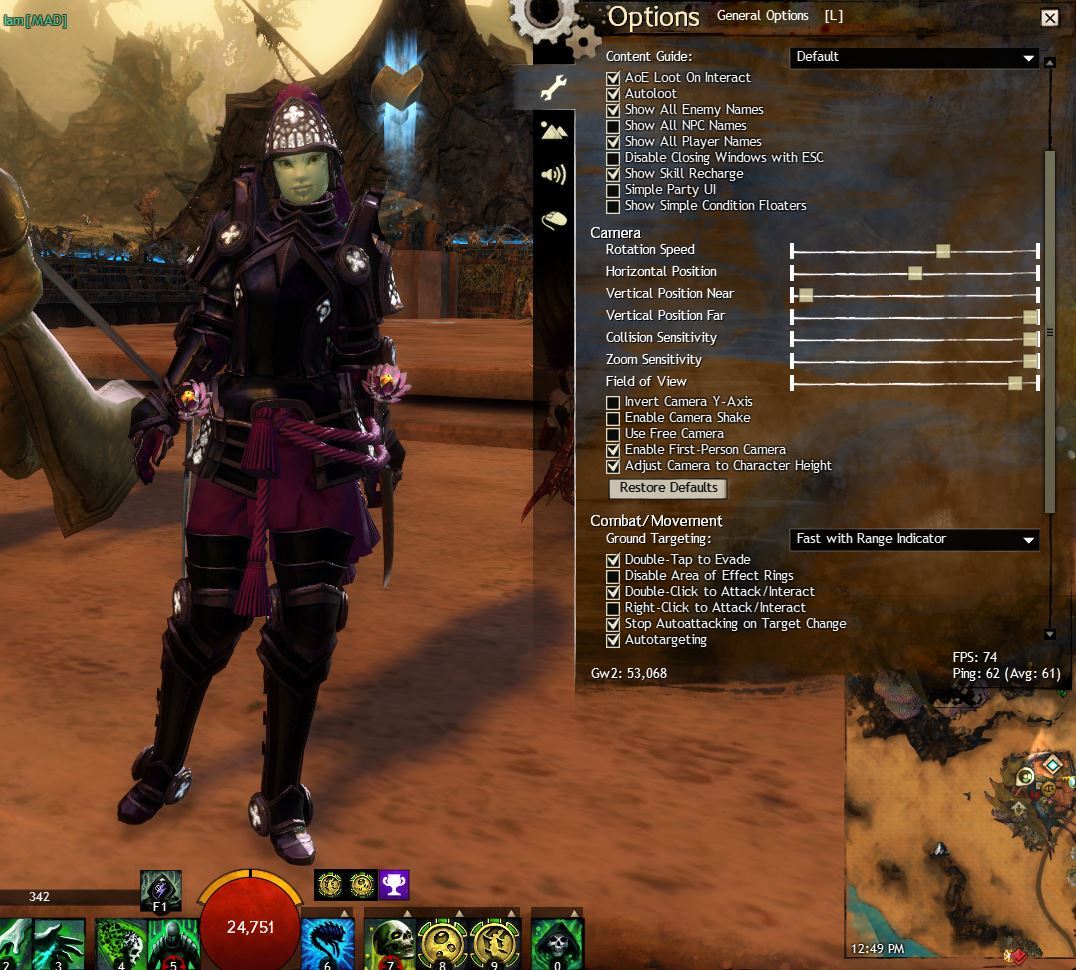Restore Defaults for camera settings
Image resolution: width=1076 pixels, height=970 pixels.
pyautogui.click(x=667, y=488)
